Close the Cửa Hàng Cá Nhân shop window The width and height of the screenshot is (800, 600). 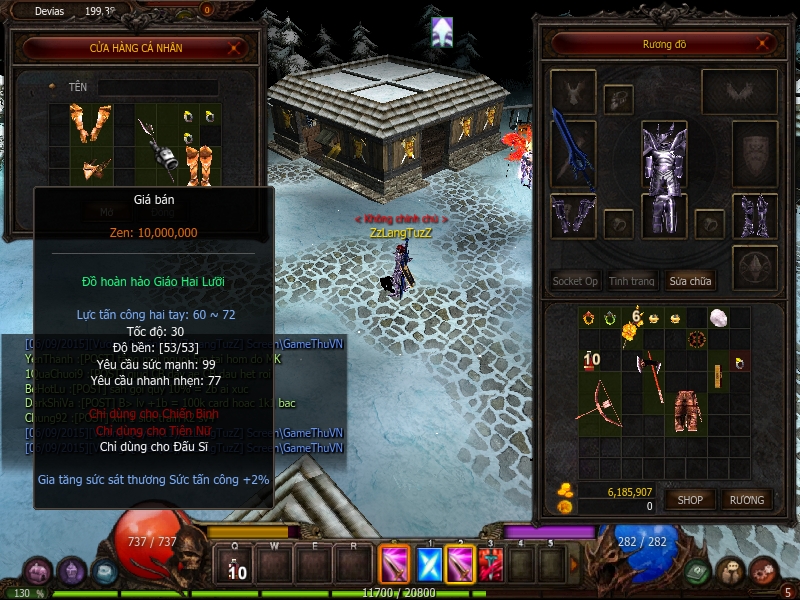(x=235, y=47)
